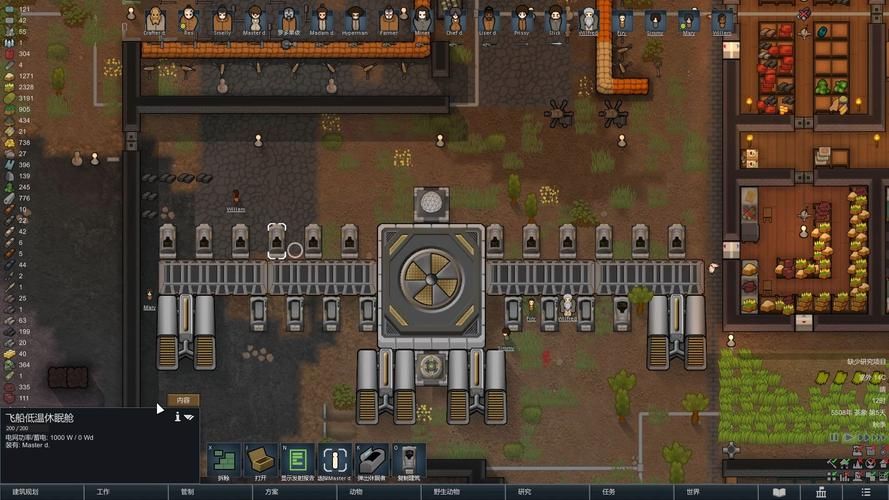Screen dimensions: 889x500
Task: Select colonist Farmer portrait at the top
Action: (x=388, y=20)
